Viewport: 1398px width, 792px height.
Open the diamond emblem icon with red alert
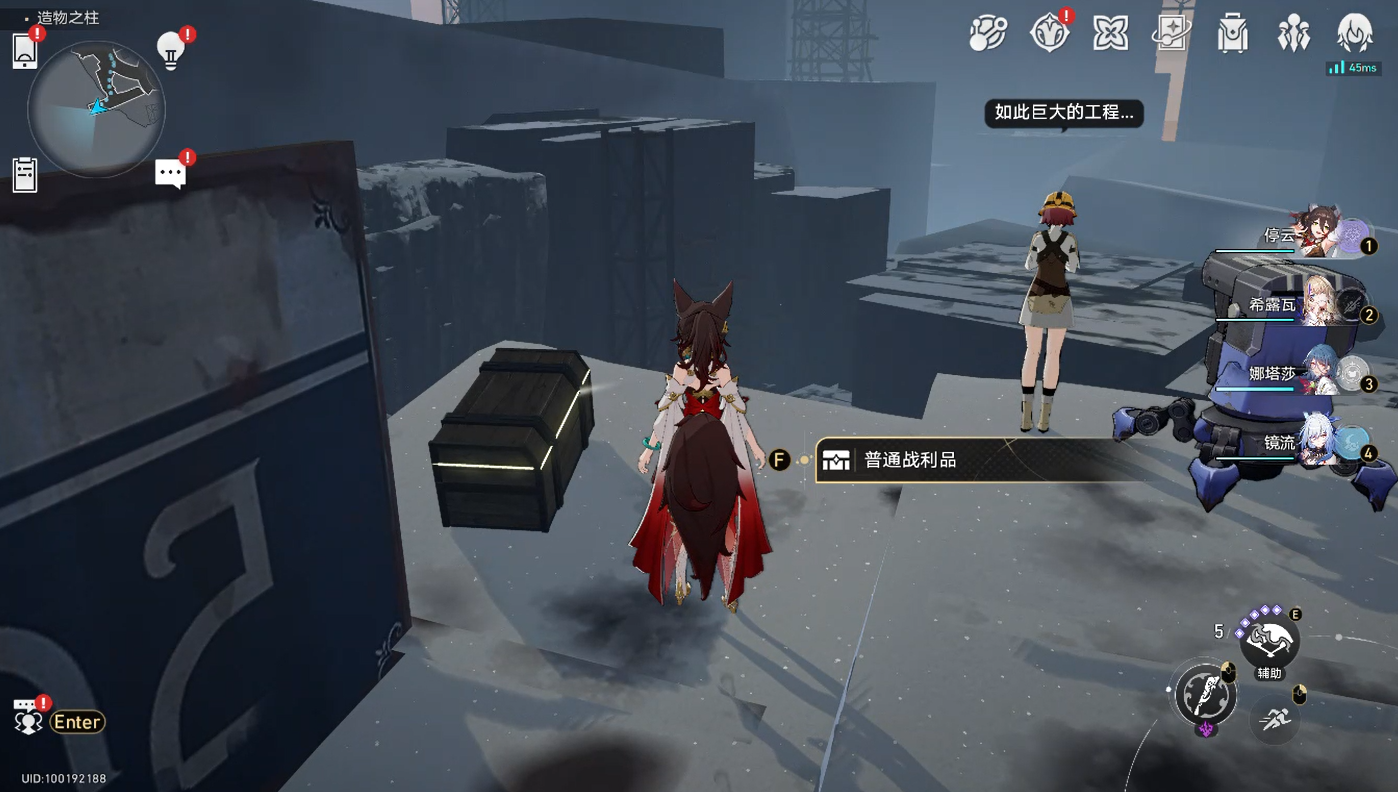[x=1049, y=34]
